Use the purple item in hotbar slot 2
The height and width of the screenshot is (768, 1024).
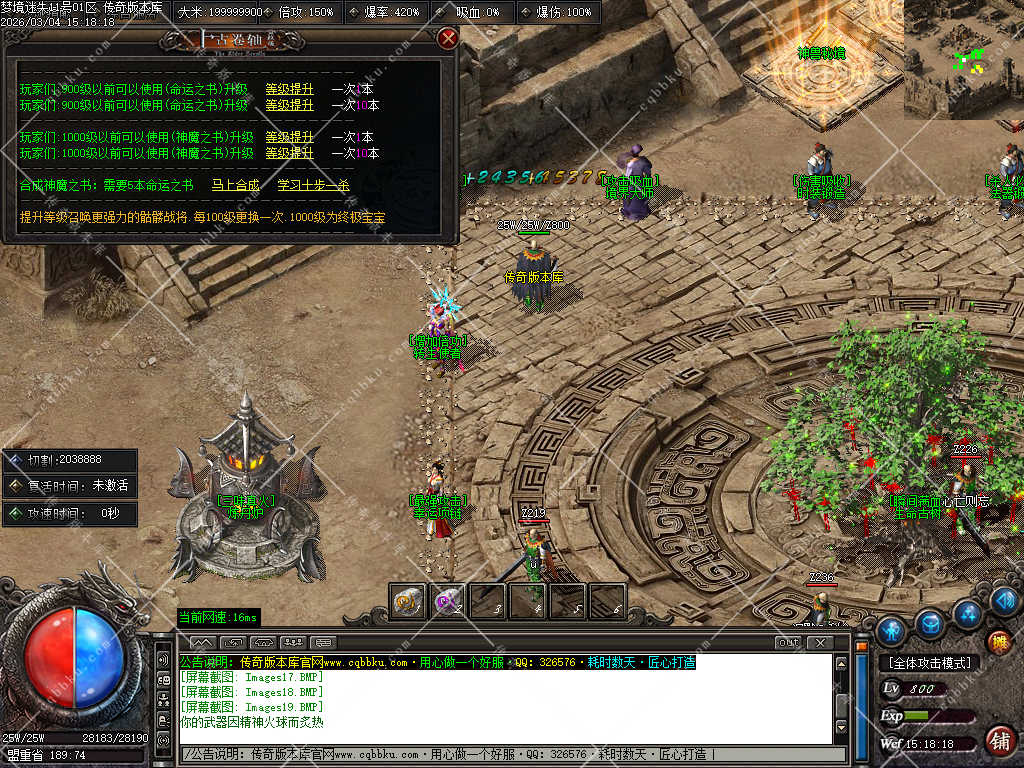447,601
